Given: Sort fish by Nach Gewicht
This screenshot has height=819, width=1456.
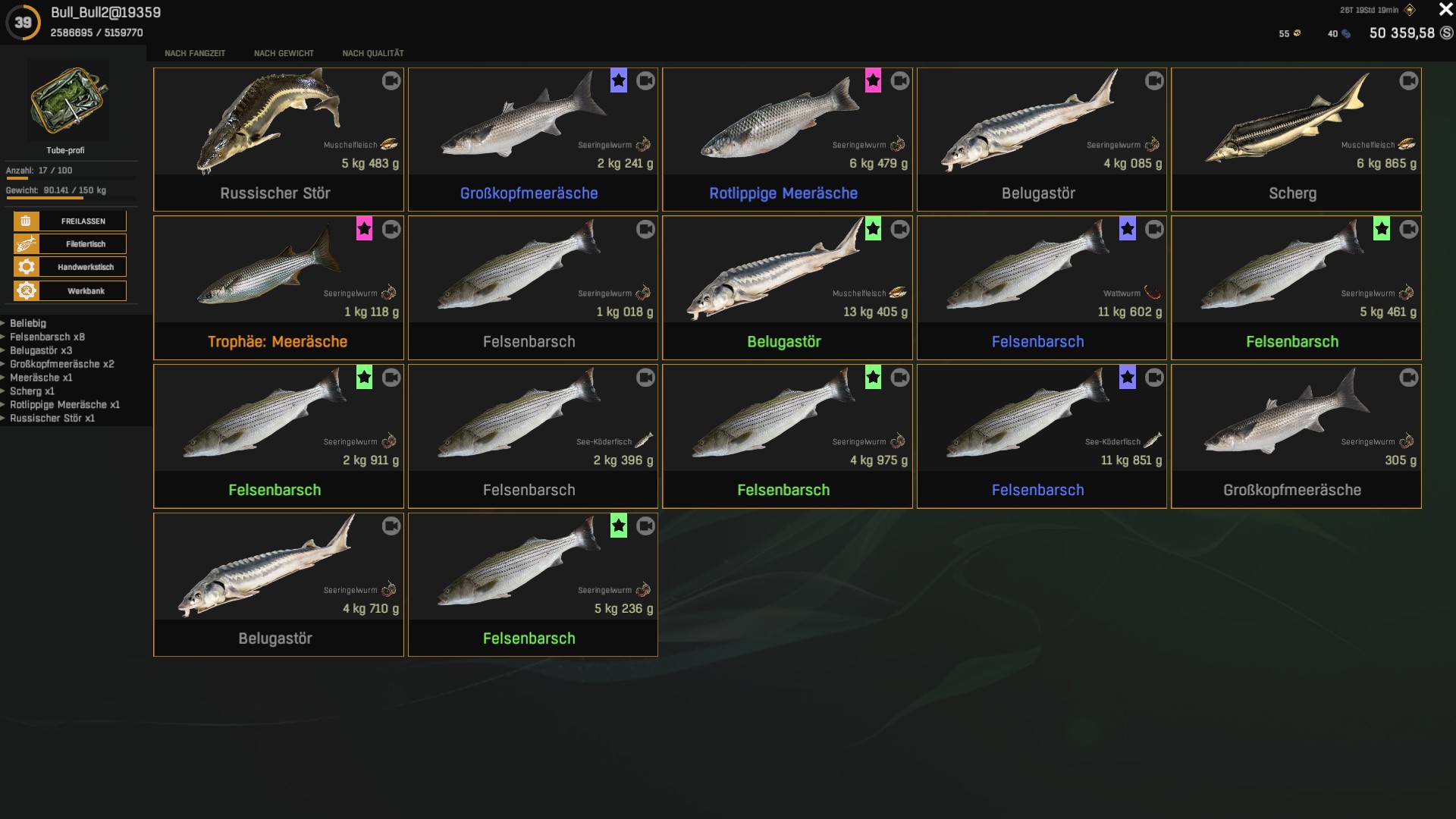Looking at the screenshot, I should point(284,53).
